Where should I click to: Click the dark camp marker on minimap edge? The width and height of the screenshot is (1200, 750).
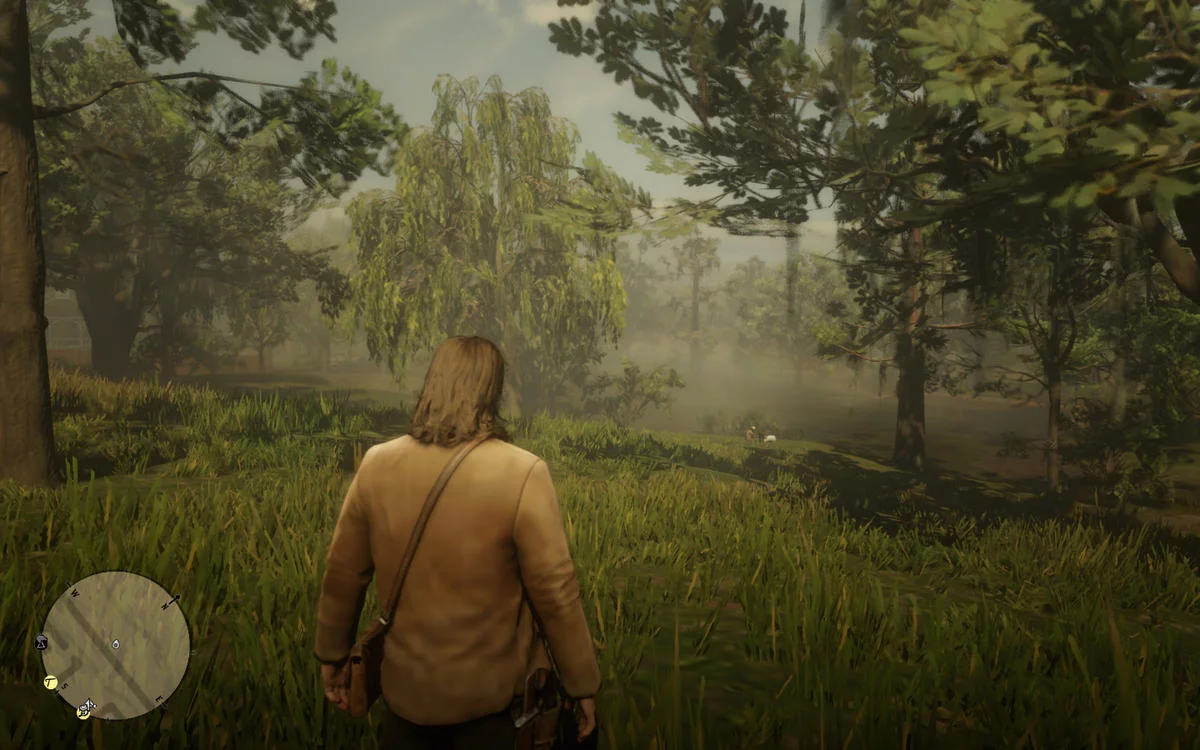42,641
